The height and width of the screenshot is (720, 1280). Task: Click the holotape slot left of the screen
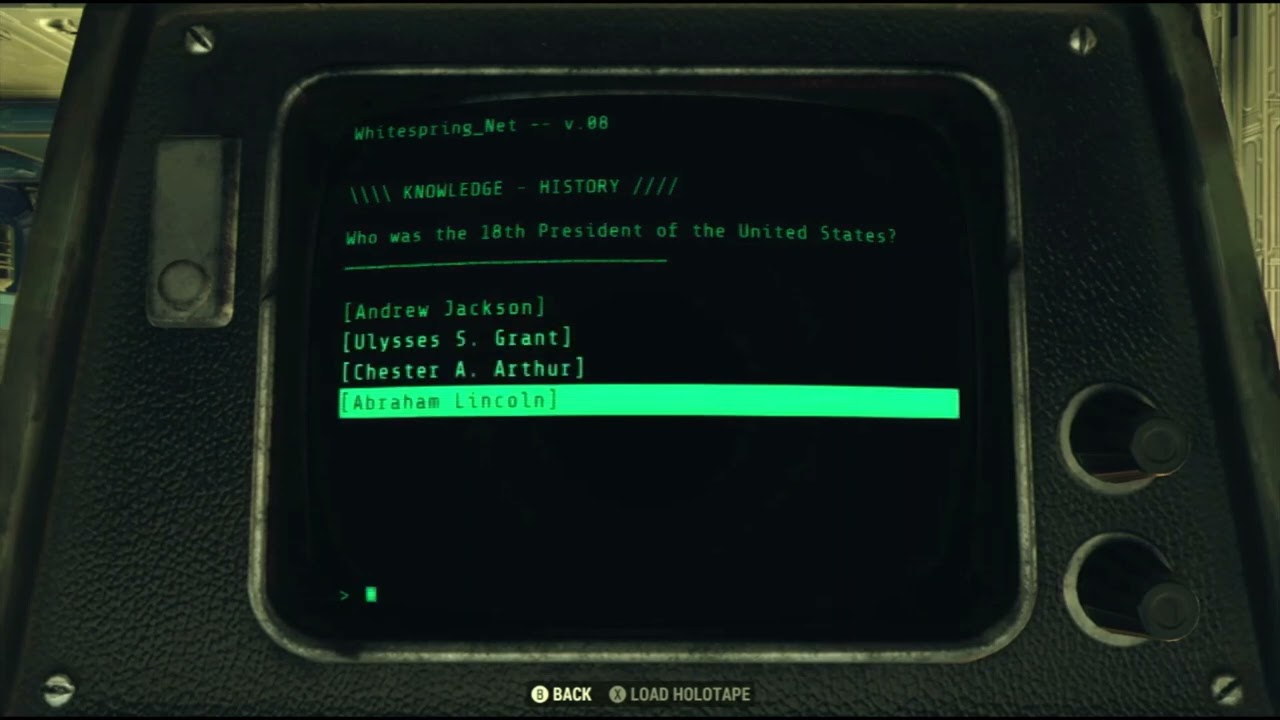pyautogui.click(x=186, y=230)
